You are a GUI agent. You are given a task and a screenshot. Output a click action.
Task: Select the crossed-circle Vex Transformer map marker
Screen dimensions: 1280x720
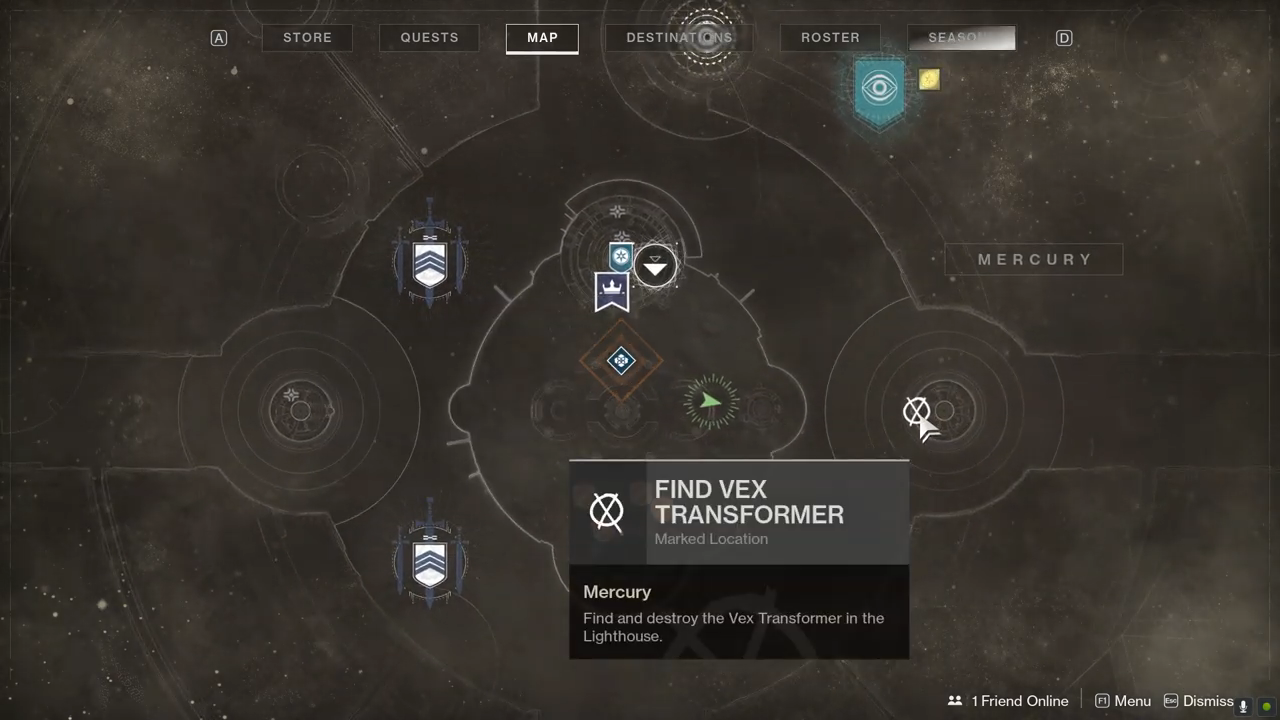916,411
